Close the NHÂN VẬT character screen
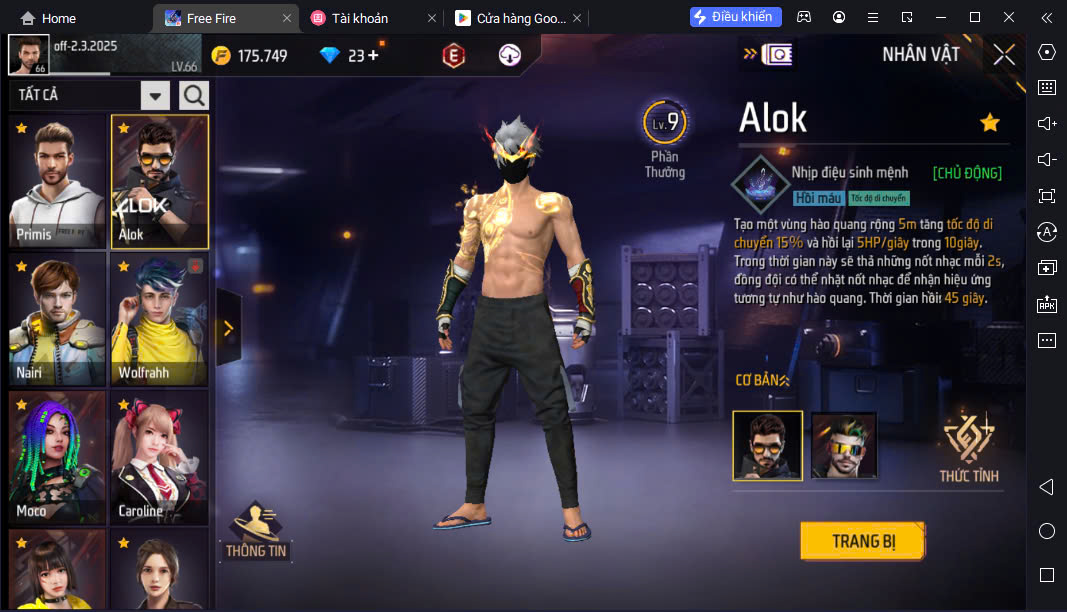Image resolution: width=1067 pixels, height=612 pixels. tap(1004, 55)
